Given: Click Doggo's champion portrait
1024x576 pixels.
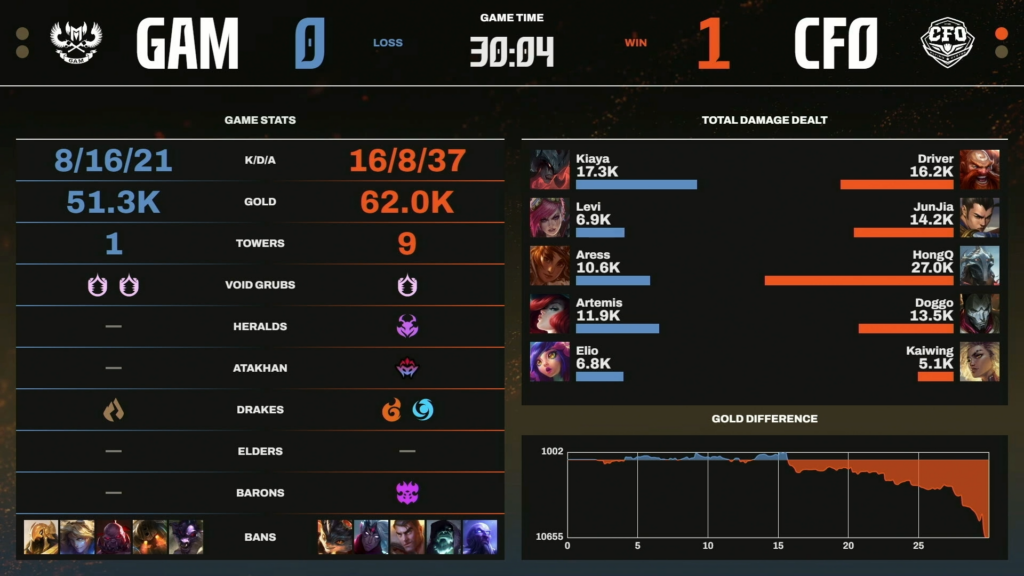Looking at the screenshot, I should [979, 313].
